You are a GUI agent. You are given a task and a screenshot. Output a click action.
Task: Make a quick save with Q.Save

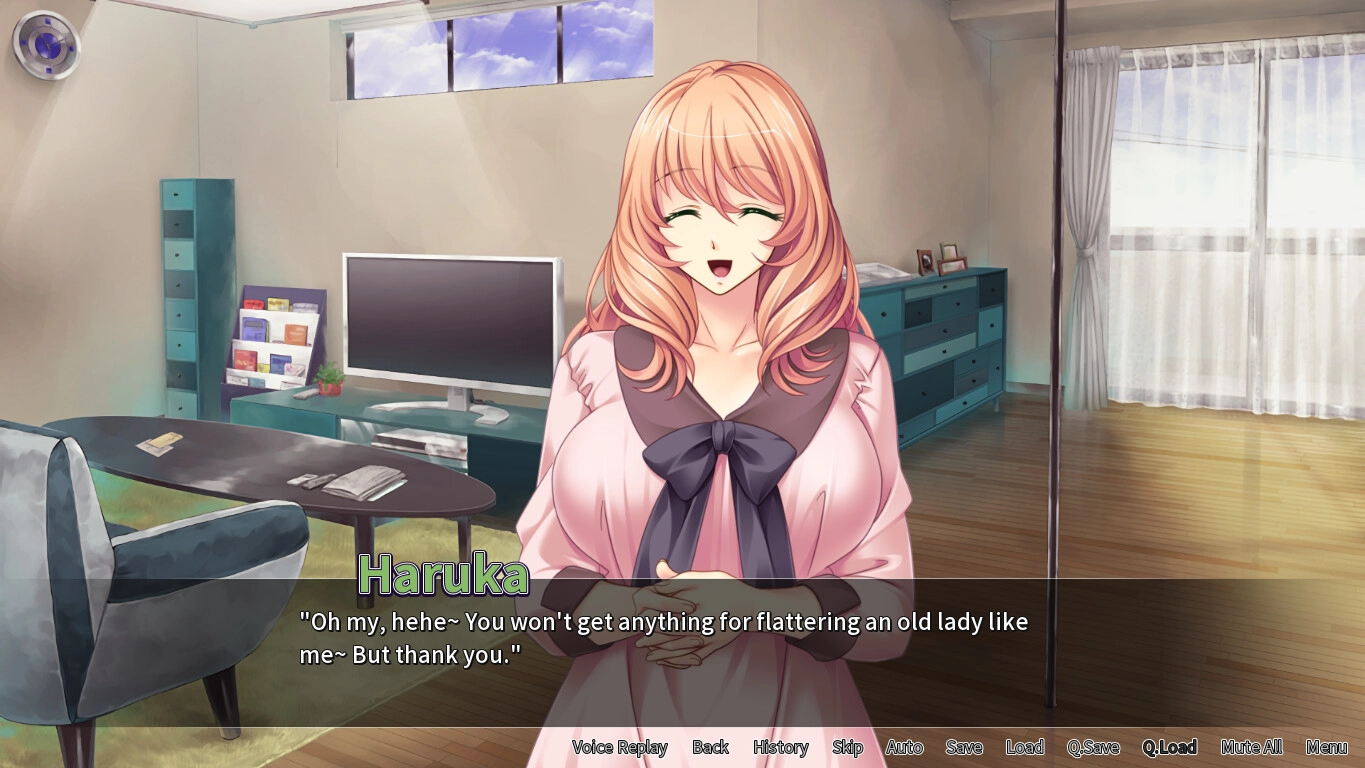(1093, 747)
